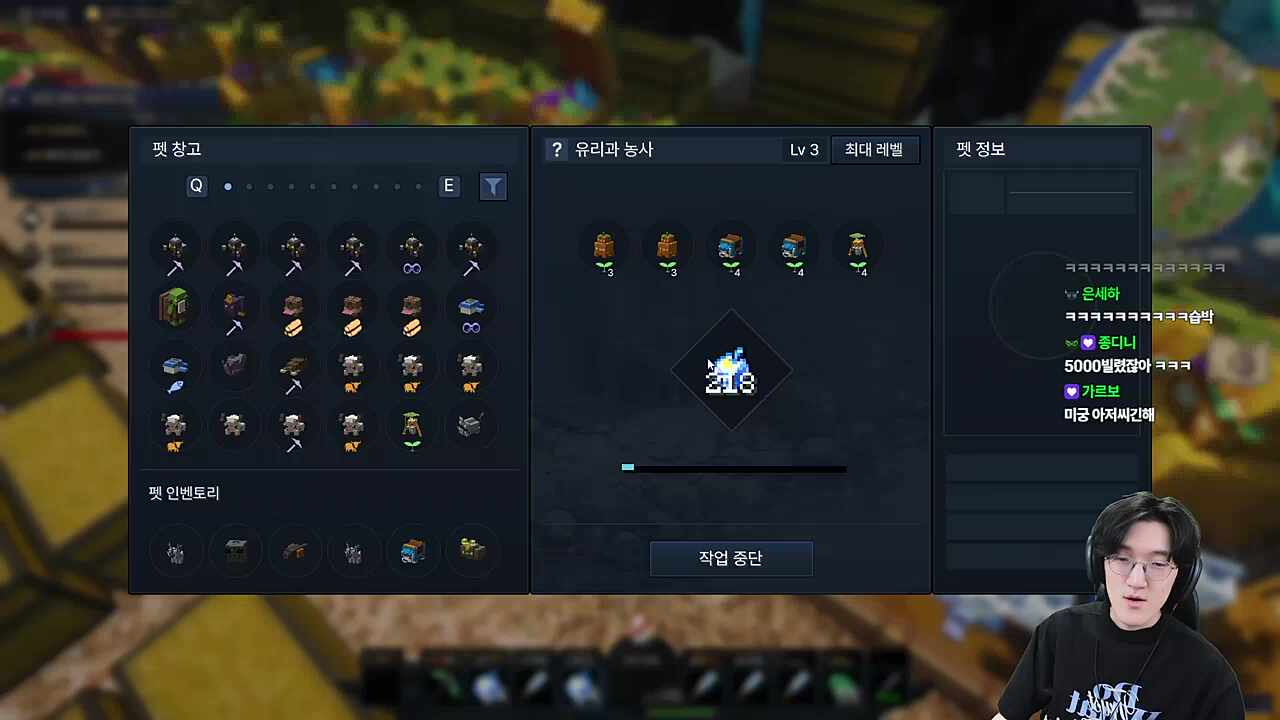Select the pet with the fish icon
The image size is (1280, 720).
[x=175, y=370]
